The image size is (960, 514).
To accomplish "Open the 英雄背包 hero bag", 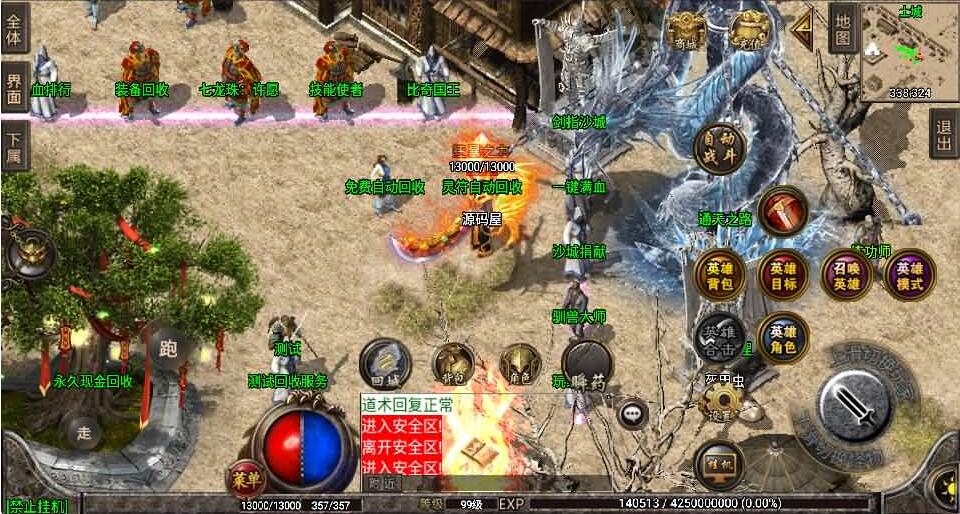I will tap(719, 276).
